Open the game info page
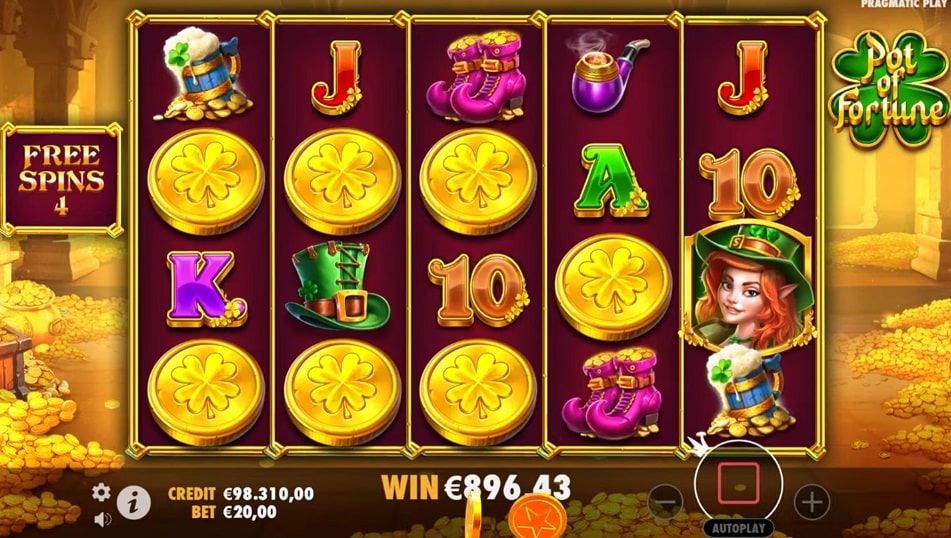Image resolution: width=951 pixels, height=538 pixels. (133, 503)
